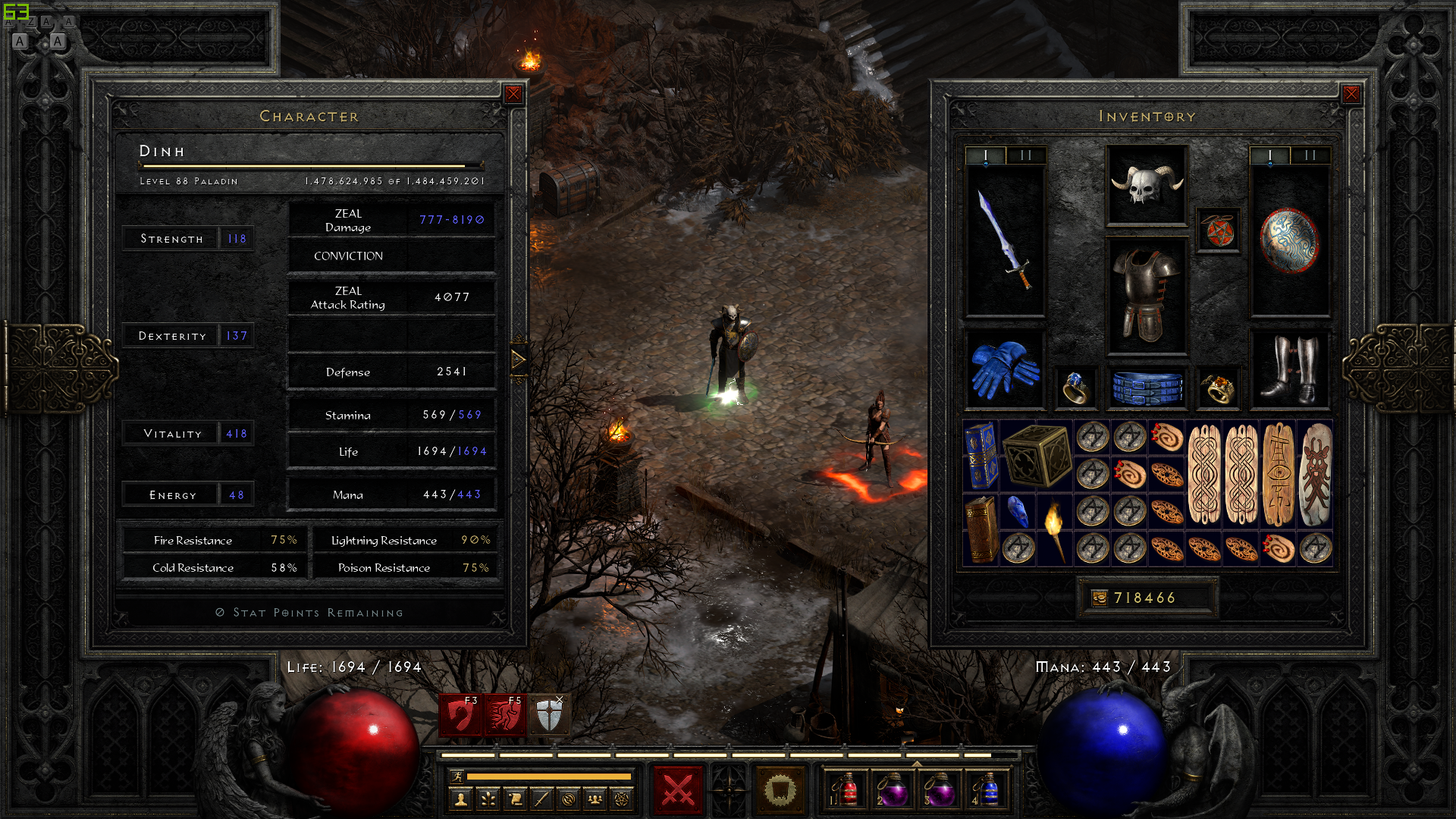Use the blue mana potion in belt slot 4
The height and width of the screenshot is (819, 1456).
click(x=987, y=790)
